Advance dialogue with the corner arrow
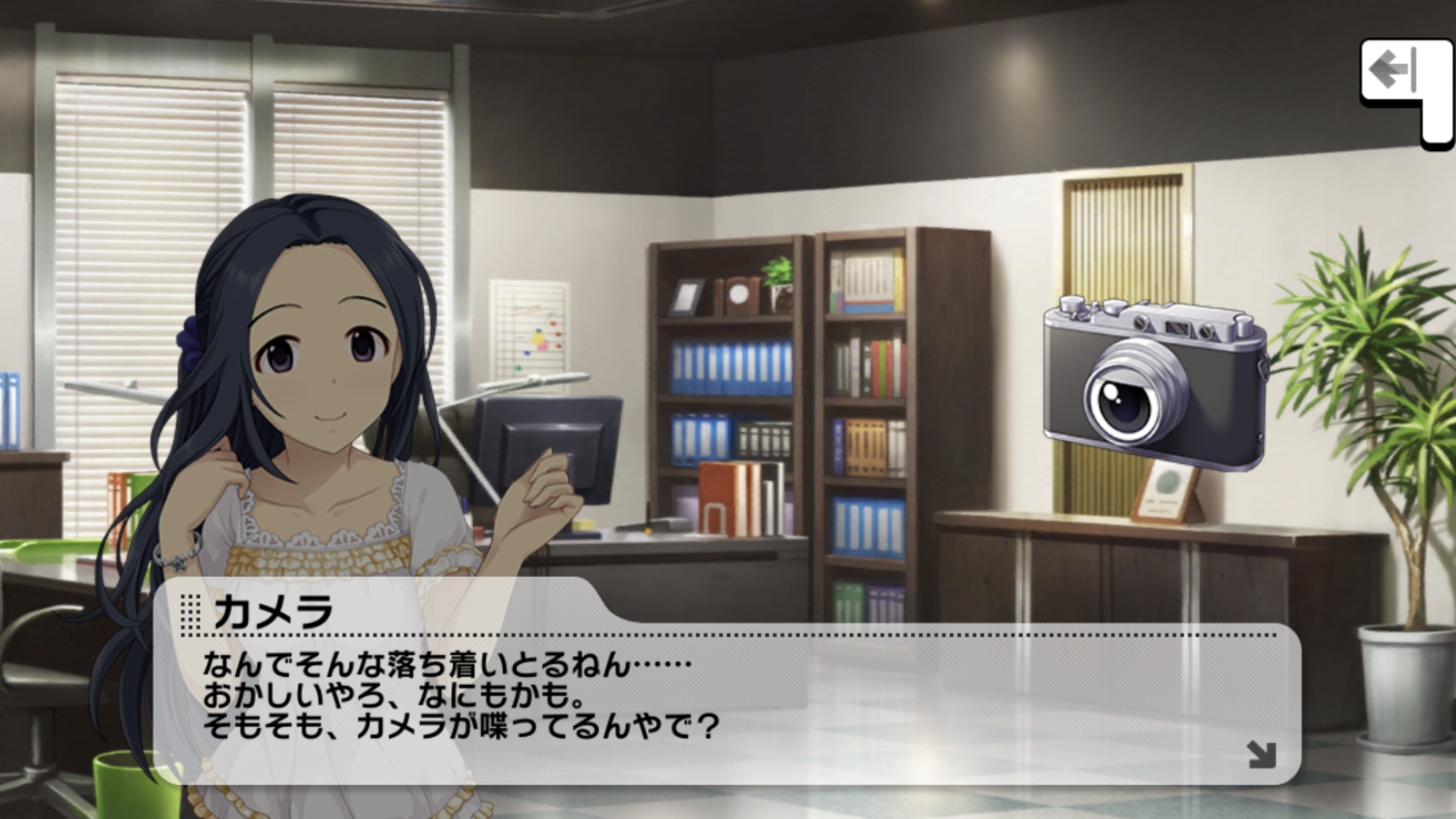Image resolution: width=1456 pixels, height=819 pixels. 1261,754
